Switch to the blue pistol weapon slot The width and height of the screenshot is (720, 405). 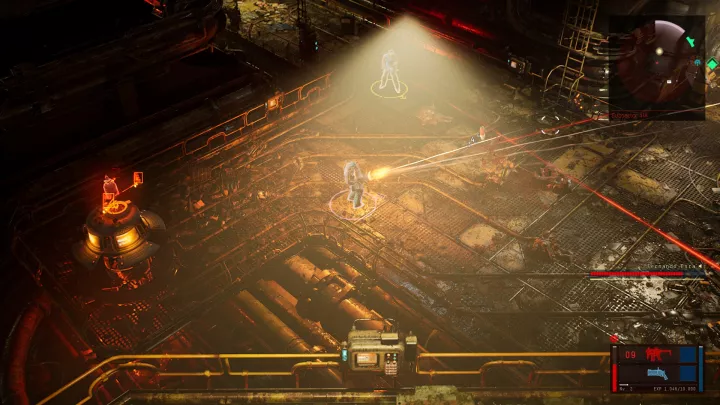[x=659, y=375]
